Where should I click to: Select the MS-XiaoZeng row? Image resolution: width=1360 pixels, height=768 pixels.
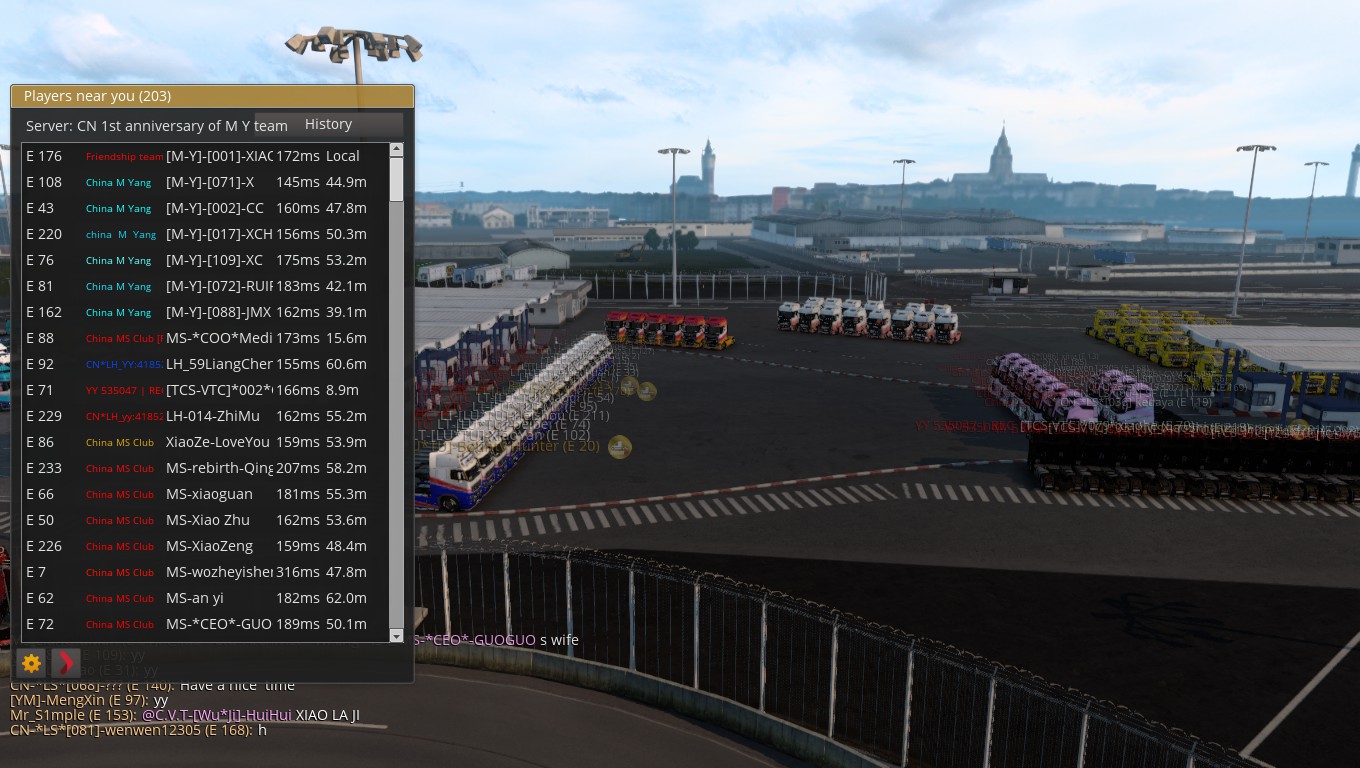(209, 546)
